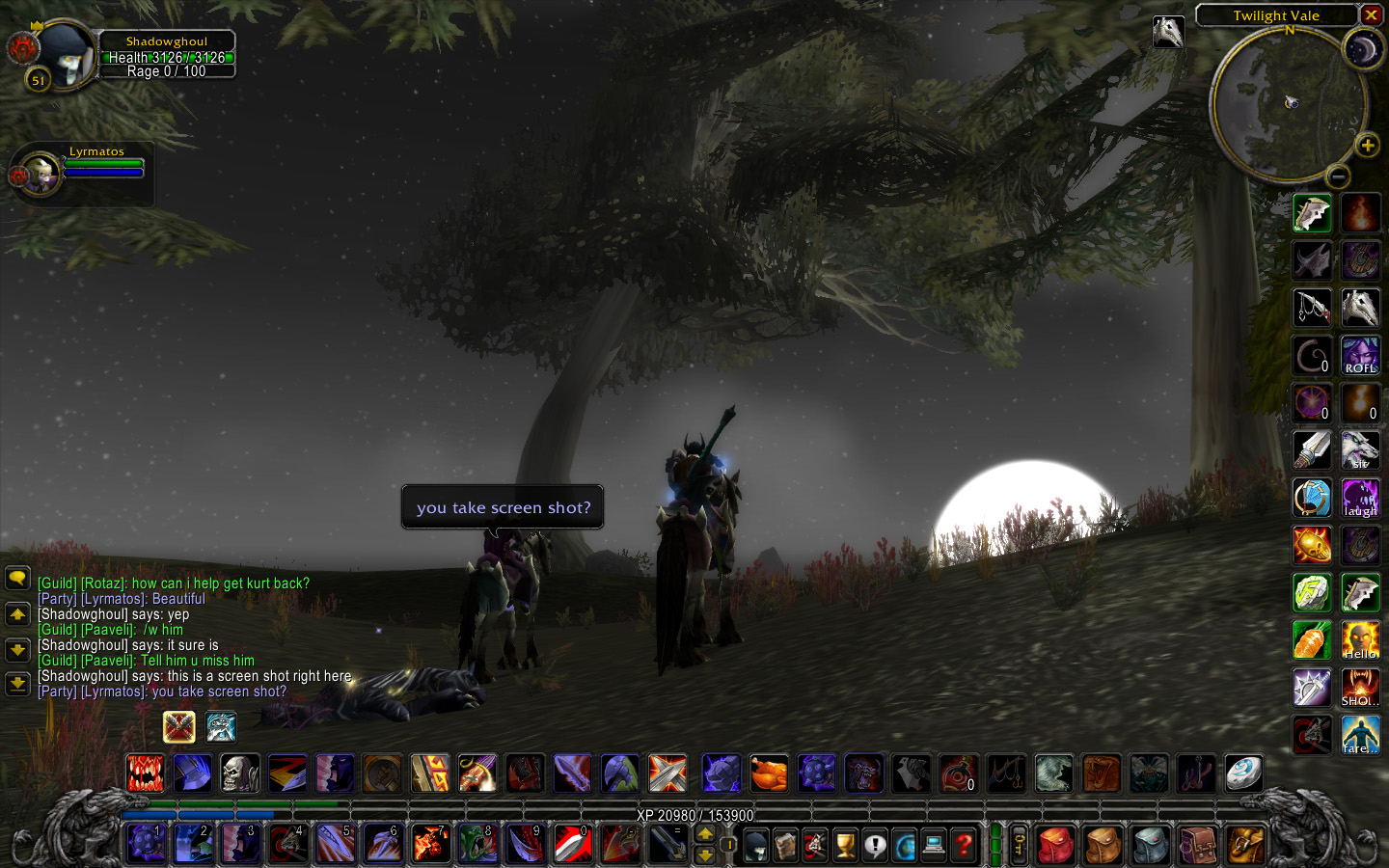Screen dimensions: 1389x868
Task: Open the chat menu speech bubble button
Action: pos(17,579)
